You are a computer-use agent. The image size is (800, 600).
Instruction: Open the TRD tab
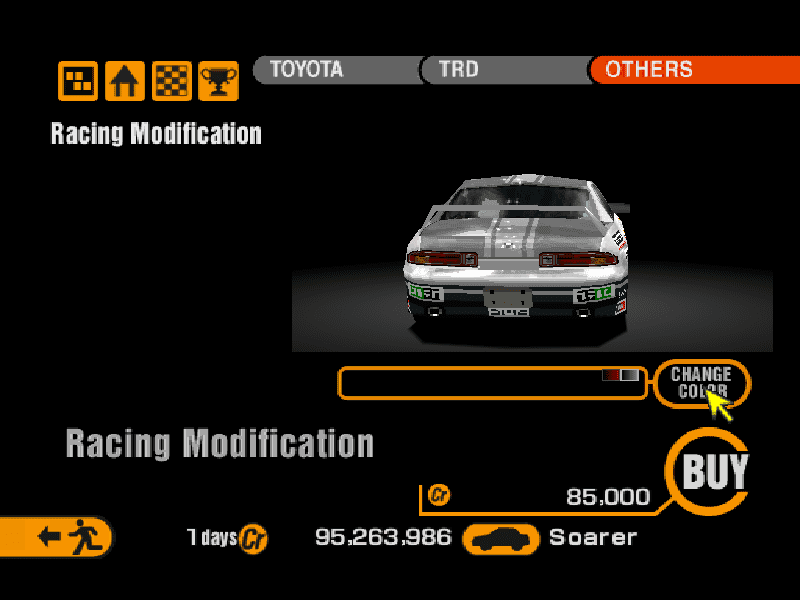coord(500,69)
